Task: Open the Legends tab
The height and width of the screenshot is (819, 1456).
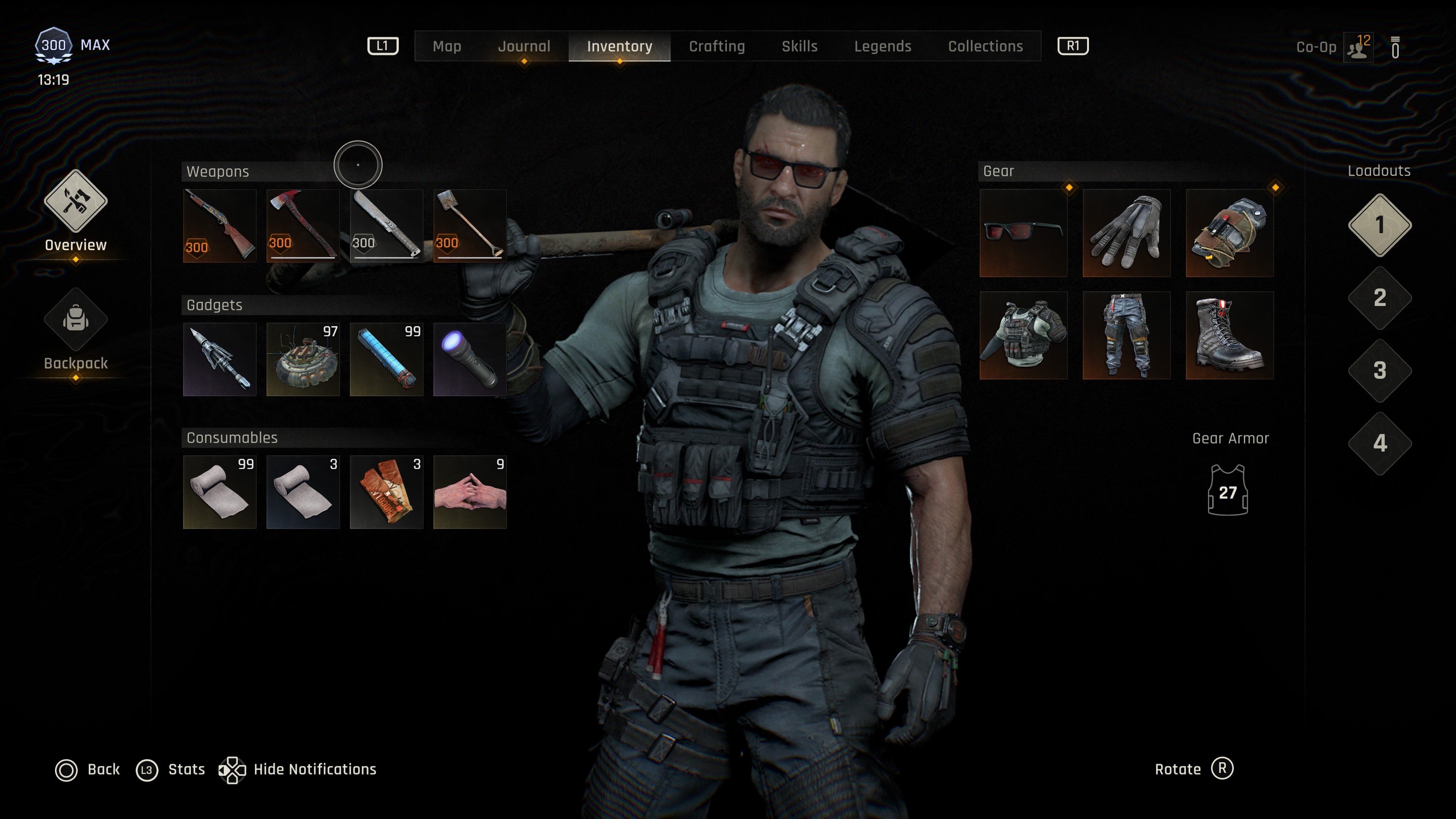Action: (x=882, y=46)
